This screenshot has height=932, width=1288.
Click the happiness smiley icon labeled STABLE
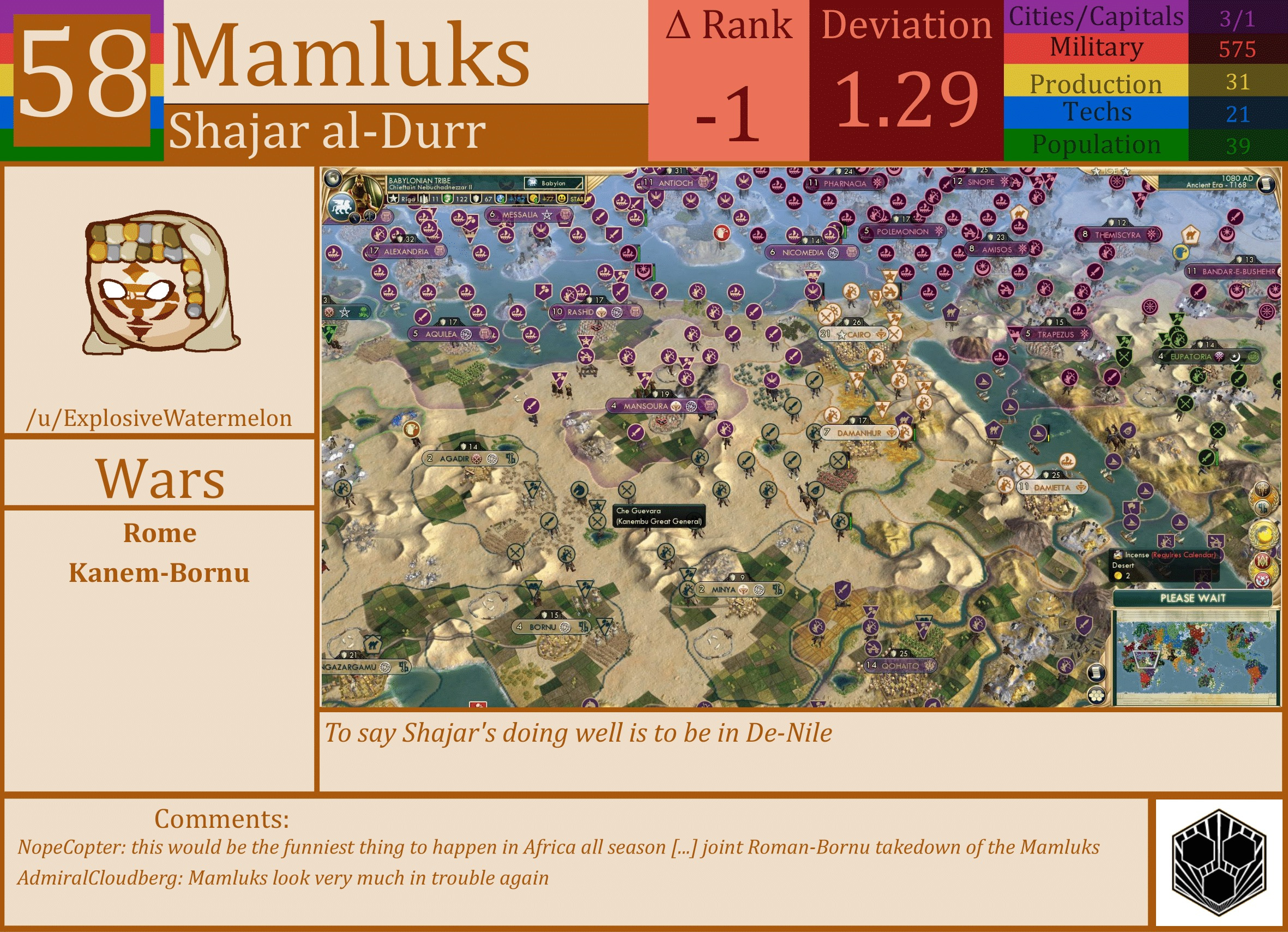pos(561,200)
